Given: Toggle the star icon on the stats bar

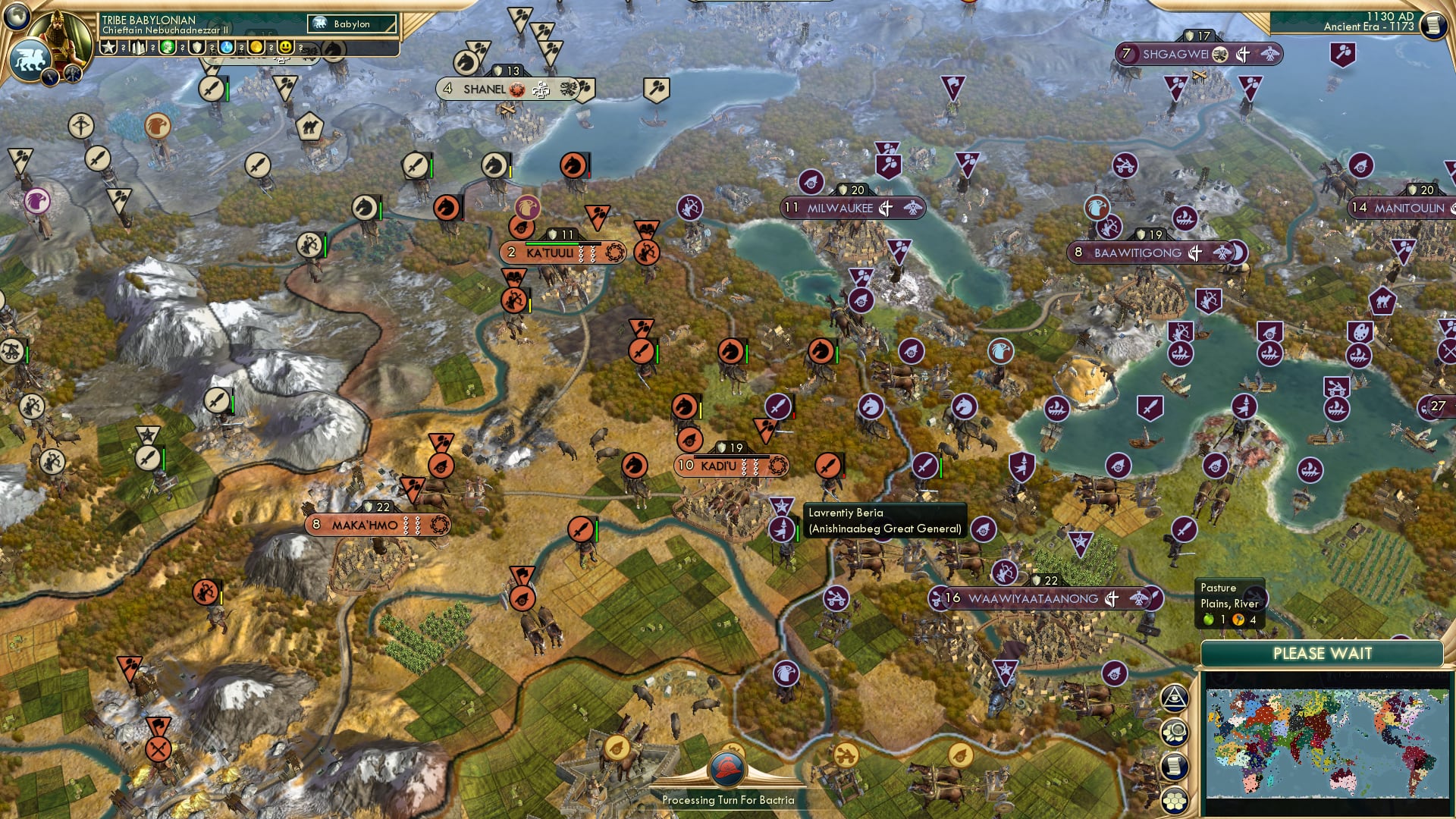Looking at the screenshot, I should point(110,48).
